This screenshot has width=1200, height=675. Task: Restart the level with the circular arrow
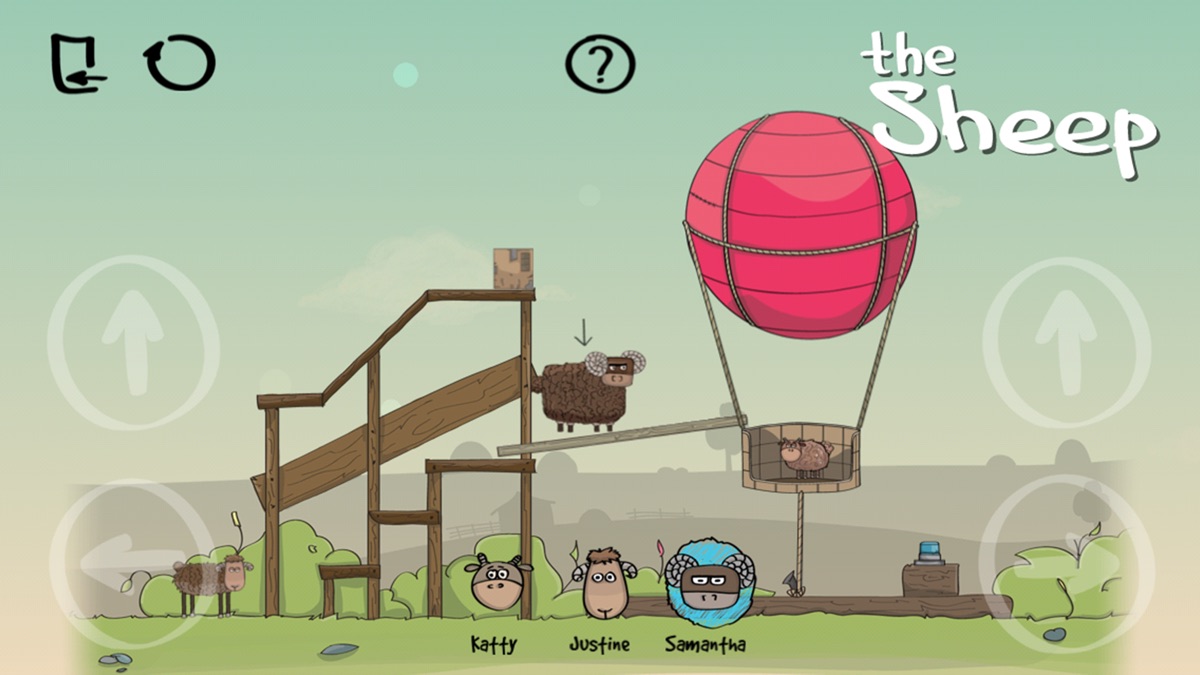click(180, 63)
